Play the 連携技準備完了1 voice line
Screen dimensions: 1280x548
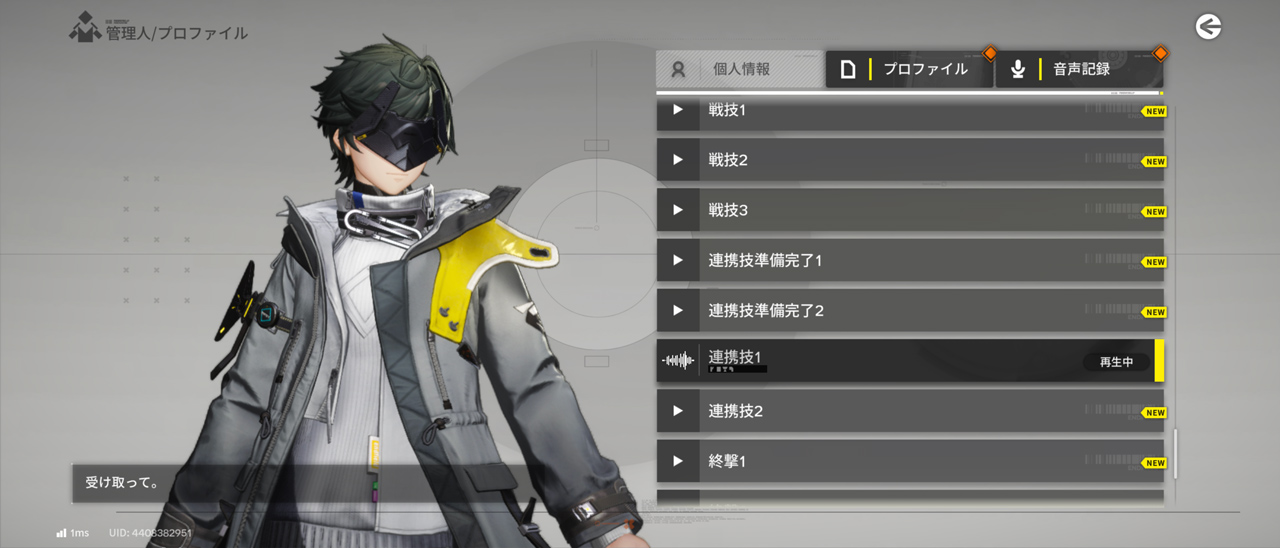point(678,260)
